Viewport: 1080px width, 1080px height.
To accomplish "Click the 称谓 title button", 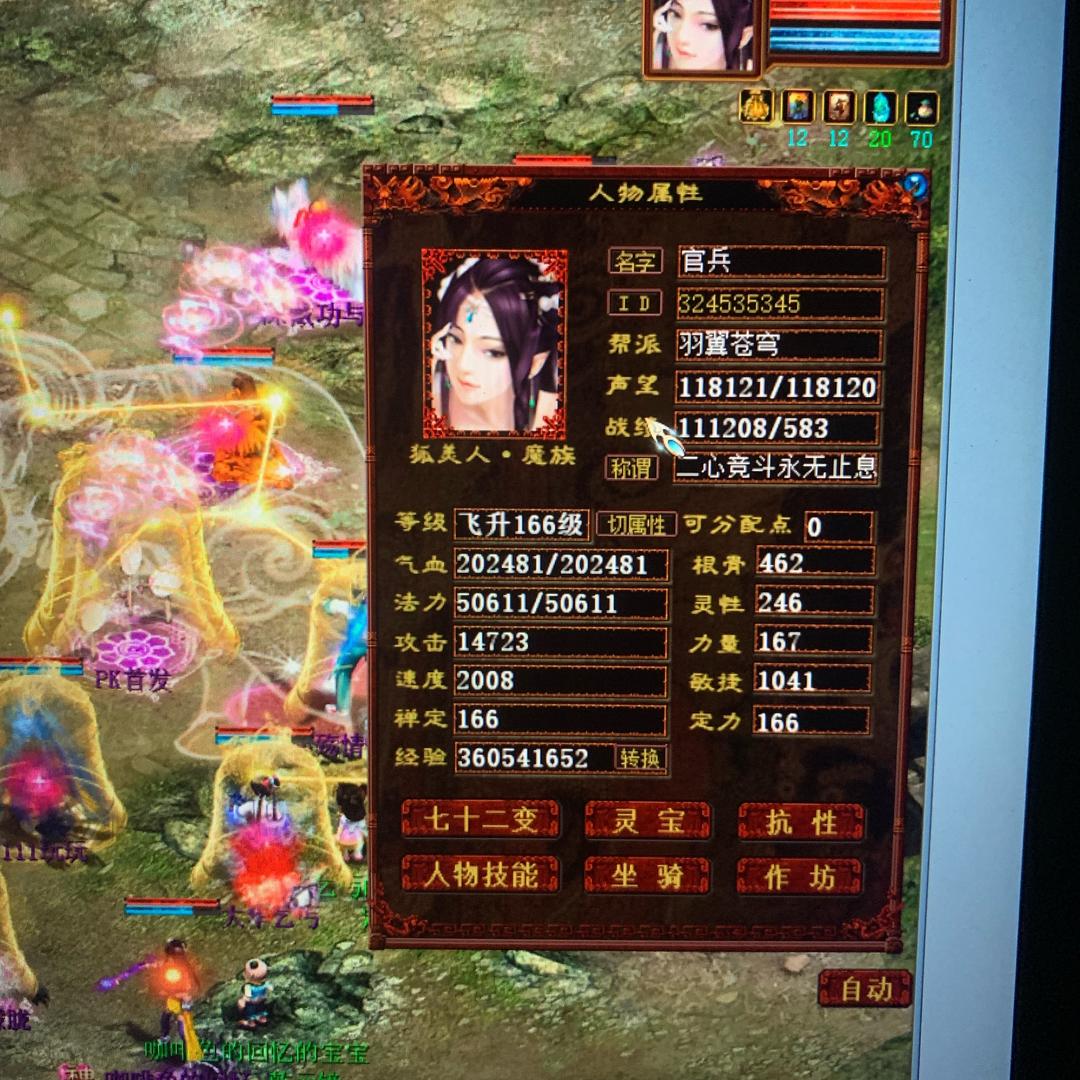I will 632,467.
